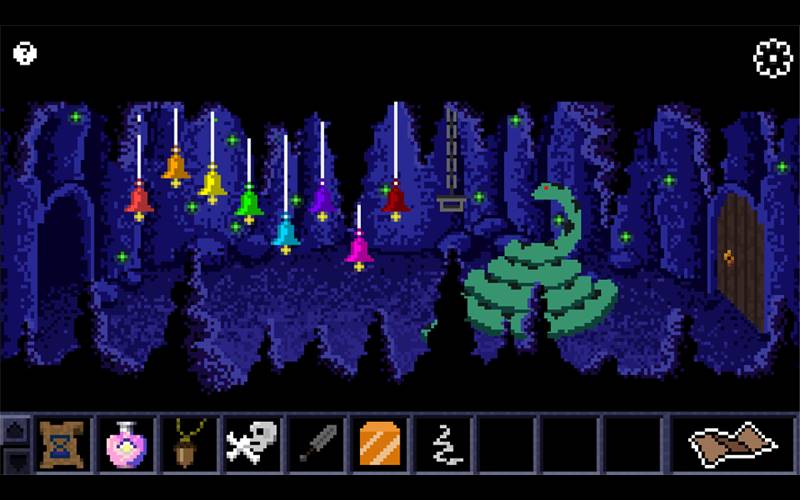Choose the acorn amulet necklace slot
This screenshot has height=500, width=800.
coord(185,443)
